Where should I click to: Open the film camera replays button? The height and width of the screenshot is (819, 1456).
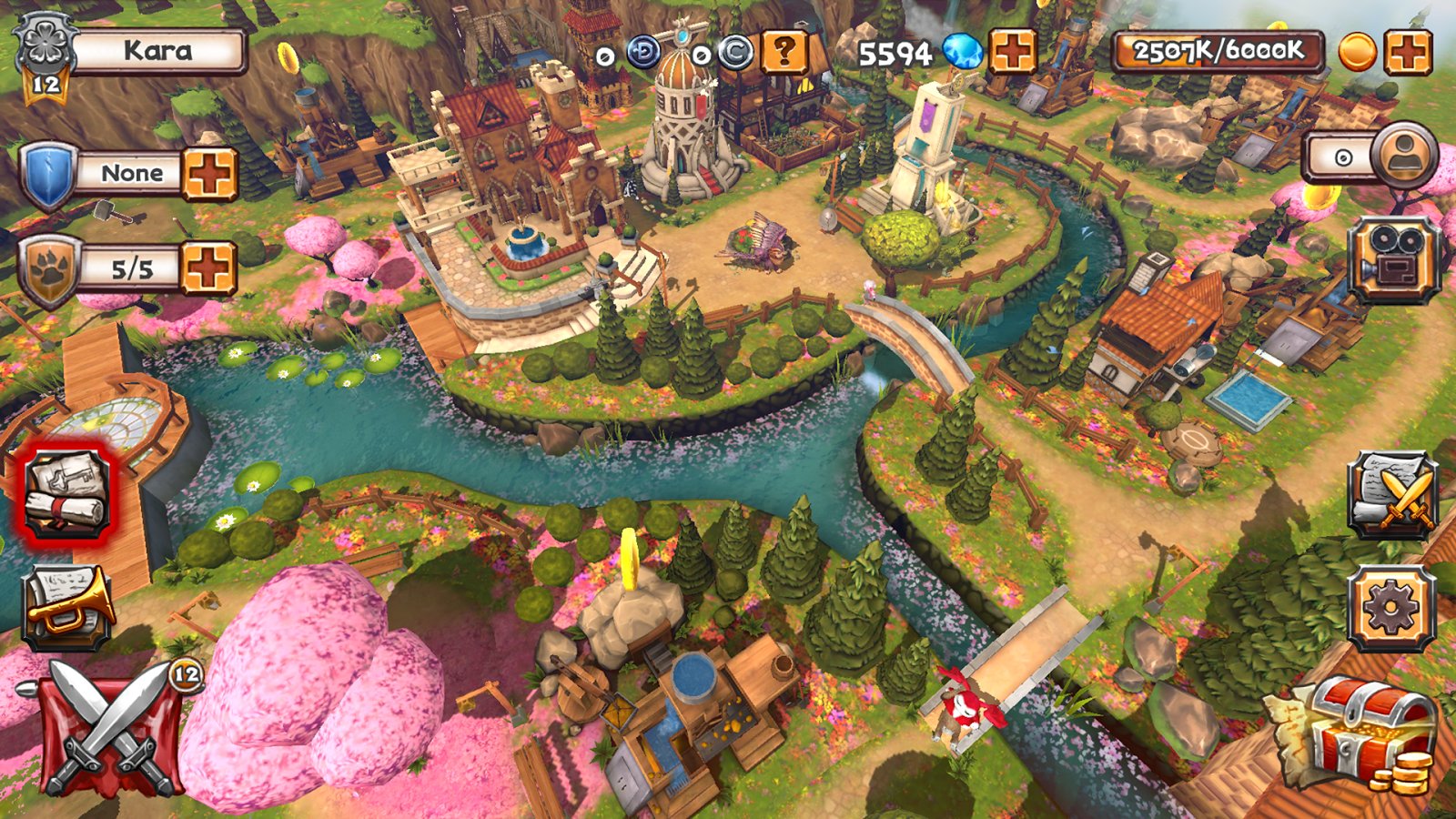click(x=1392, y=259)
